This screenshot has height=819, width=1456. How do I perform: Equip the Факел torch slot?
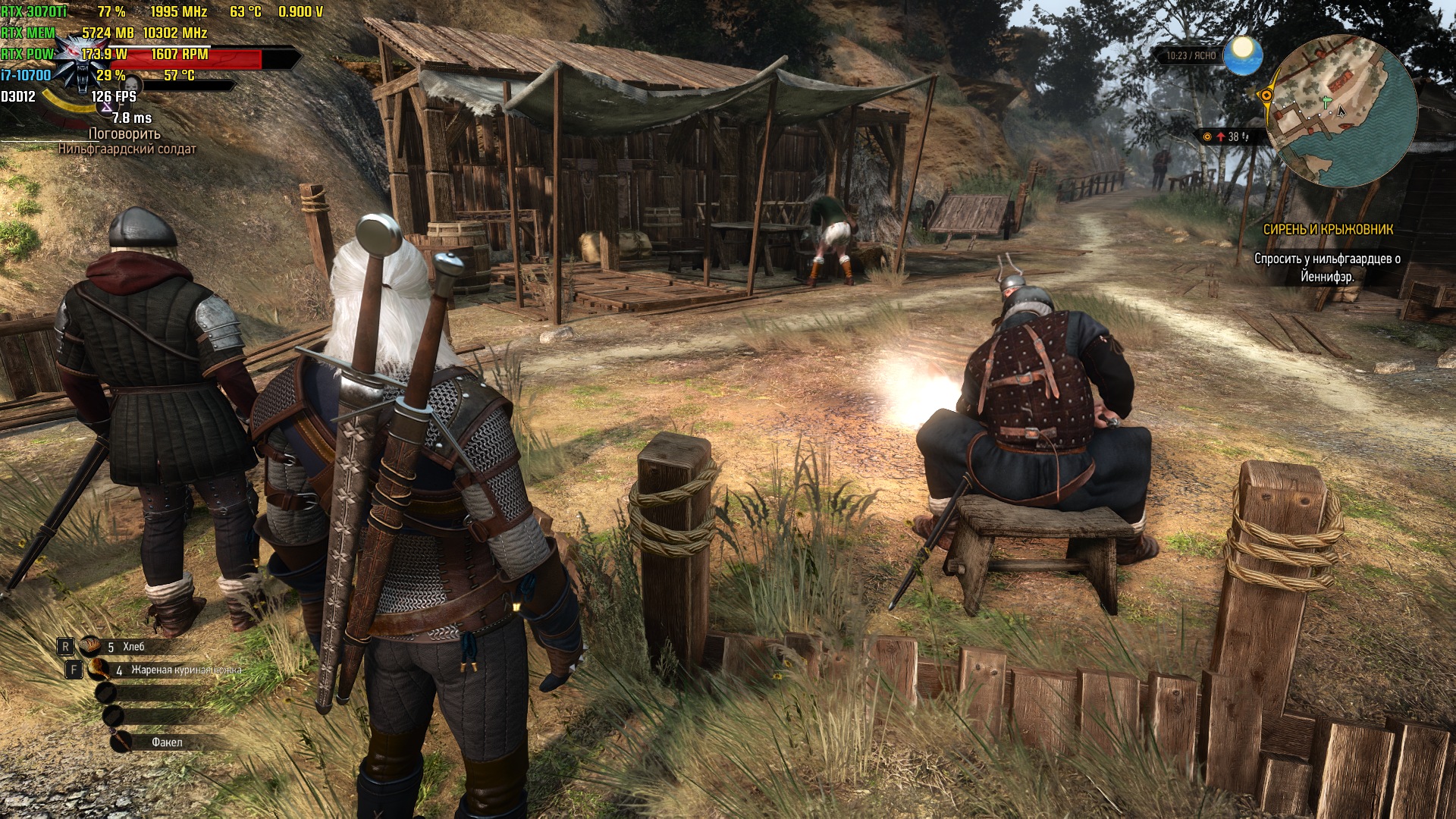click(121, 742)
